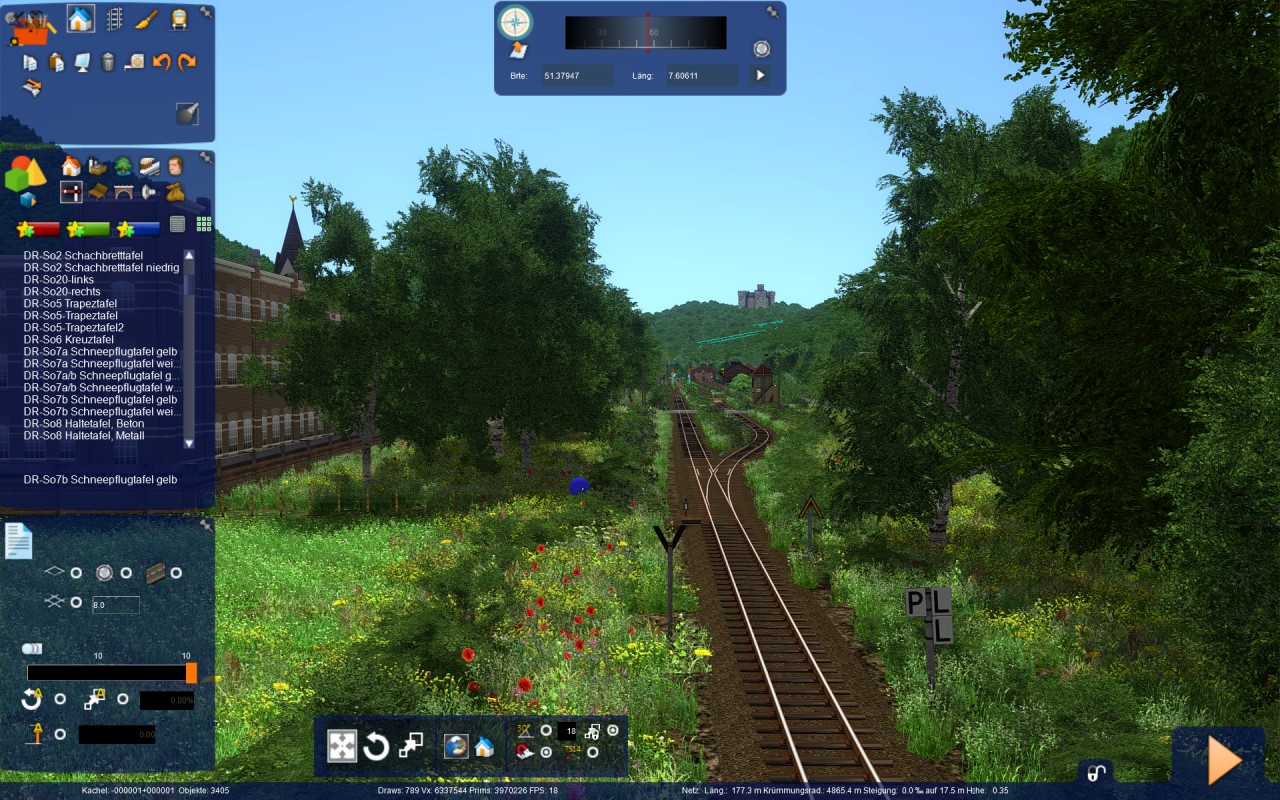Image resolution: width=1280 pixels, height=800 pixels.
Task: Select the house icon in the top toolbar
Action: pyautogui.click(x=80, y=18)
